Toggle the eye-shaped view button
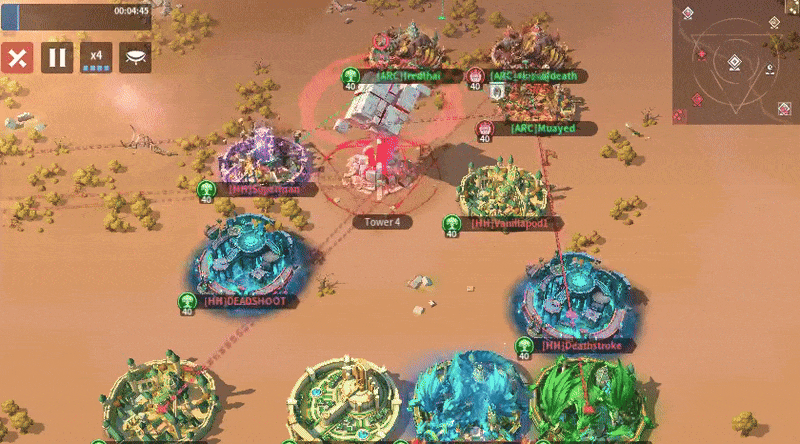 coord(136,57)
